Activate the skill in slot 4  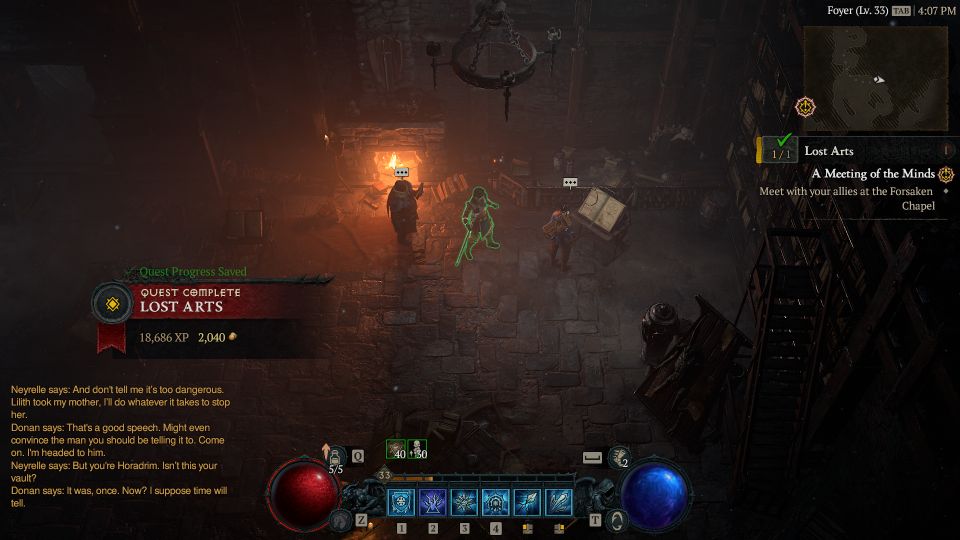click(x=496, y=503)
